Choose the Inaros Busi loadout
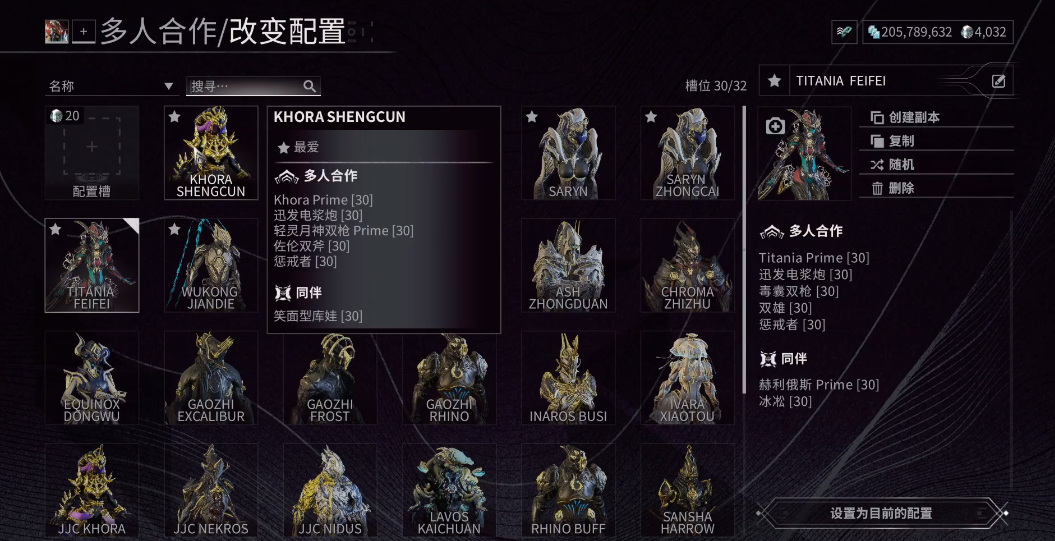The image size is (1055, 541). [x=568, y=378]
